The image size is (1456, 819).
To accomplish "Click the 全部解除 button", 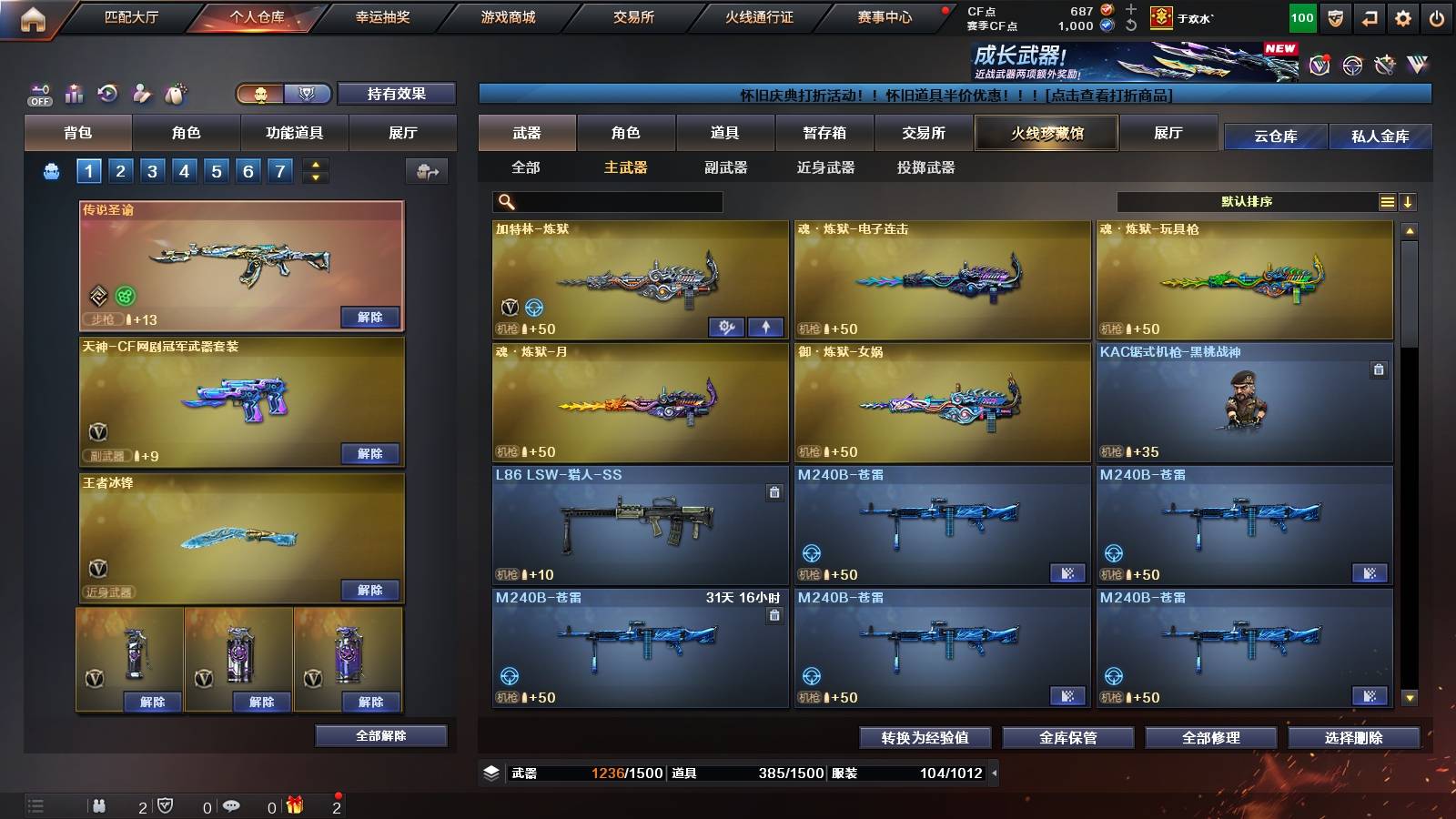I will pyautogui.click(x=380, y=735).
